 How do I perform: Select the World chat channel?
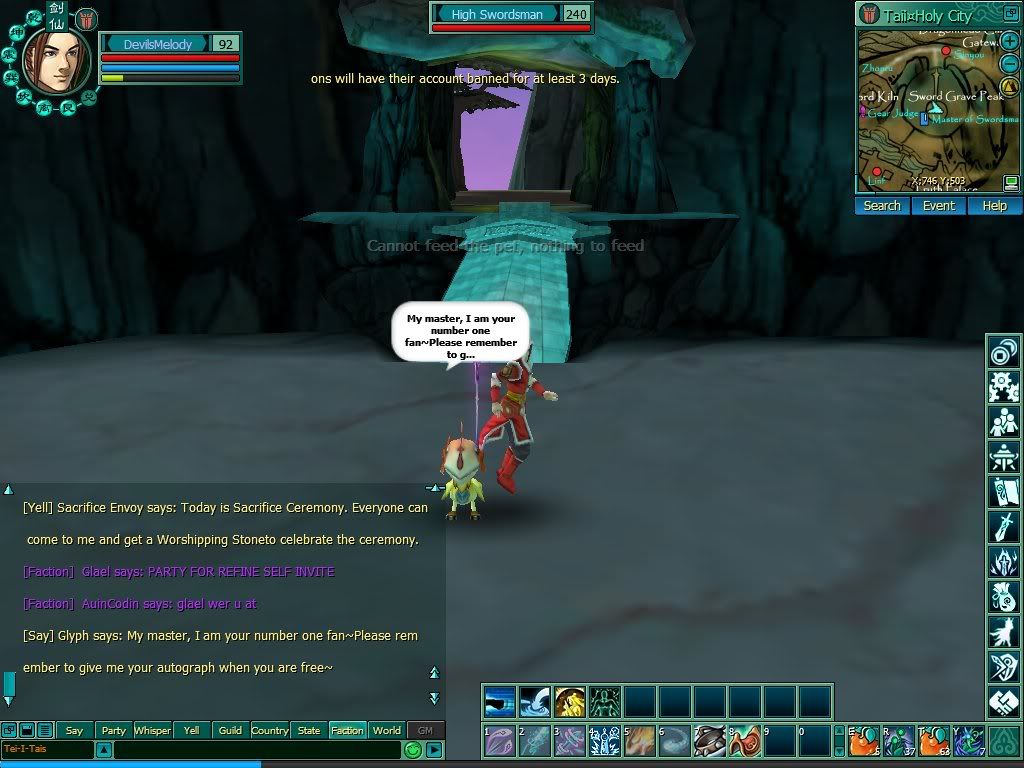(x=386, y=731)
